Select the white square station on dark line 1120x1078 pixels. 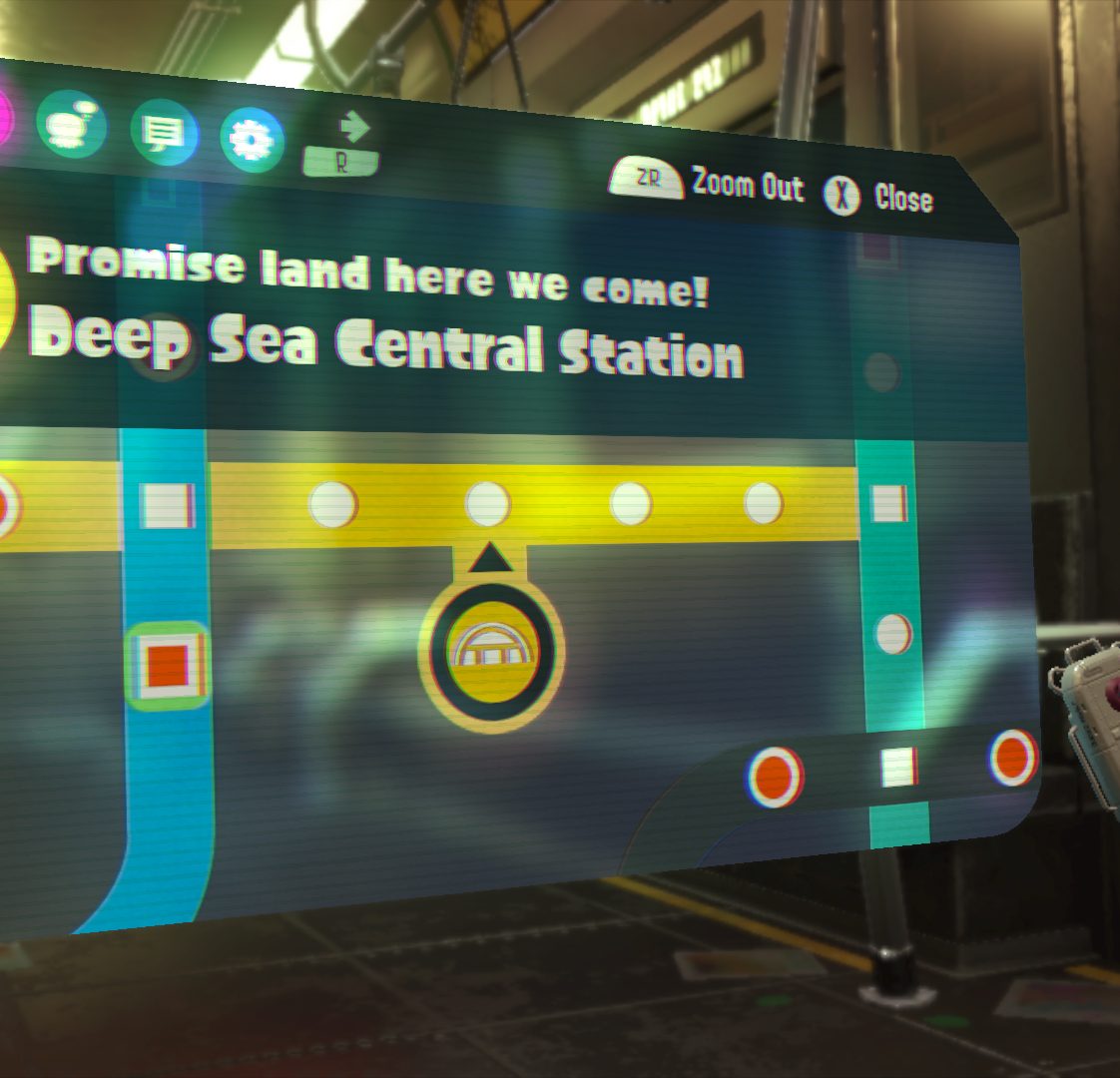898,767
